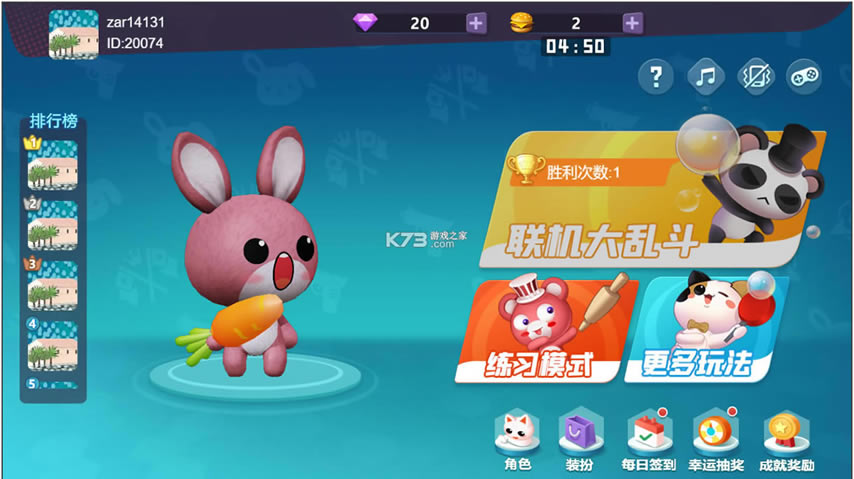Toggle the music note sound button
The width and height of the screenshot is (854, 479).
tap(705, 76)
